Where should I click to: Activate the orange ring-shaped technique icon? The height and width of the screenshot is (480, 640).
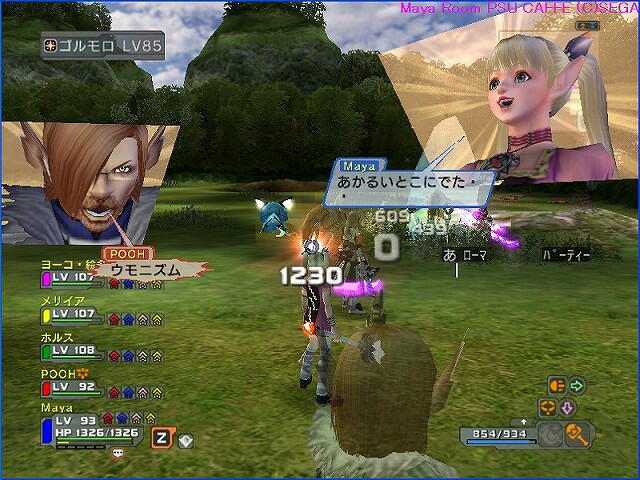[x=547, y=408]
